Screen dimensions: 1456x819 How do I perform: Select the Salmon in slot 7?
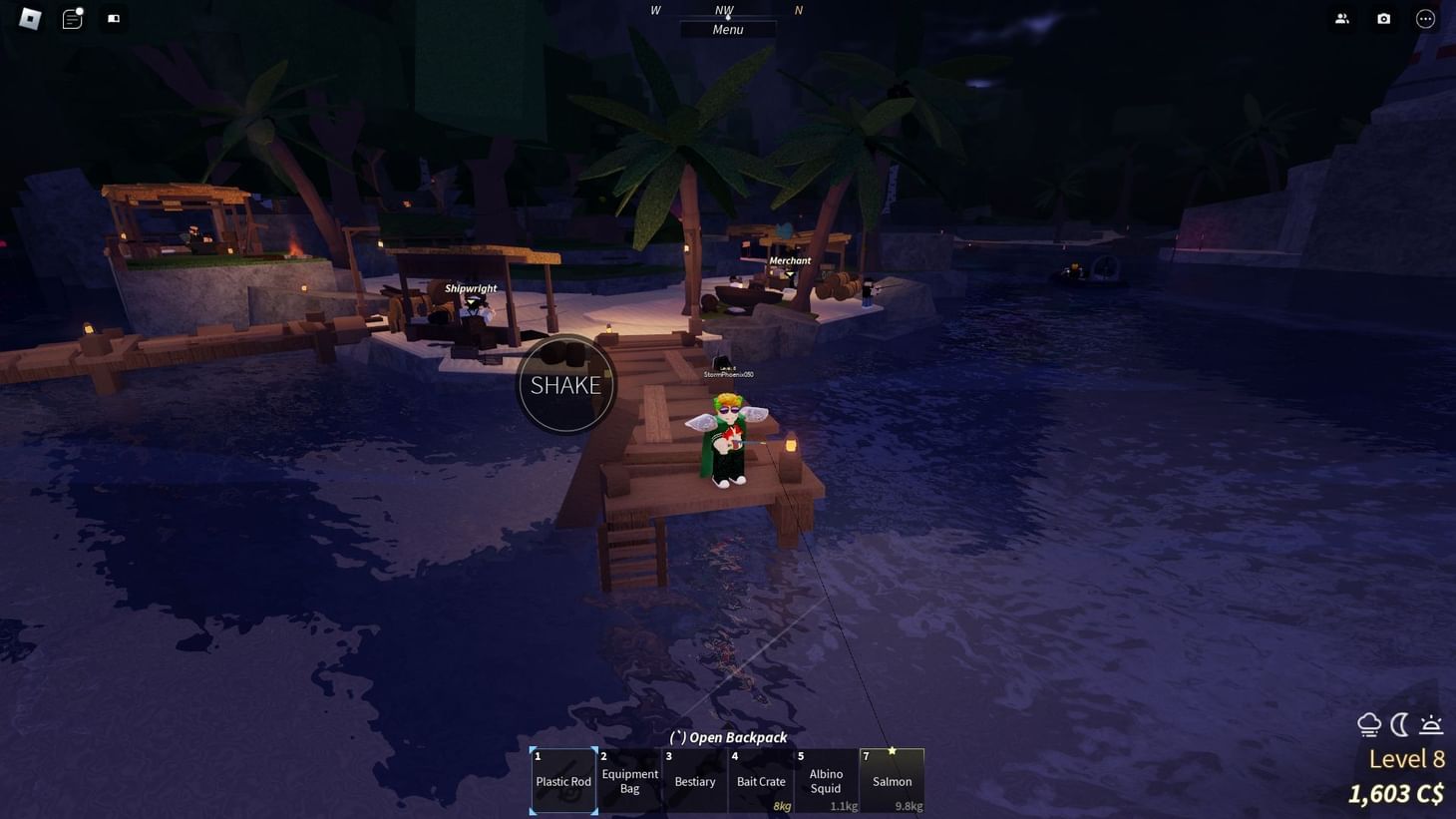892,781
